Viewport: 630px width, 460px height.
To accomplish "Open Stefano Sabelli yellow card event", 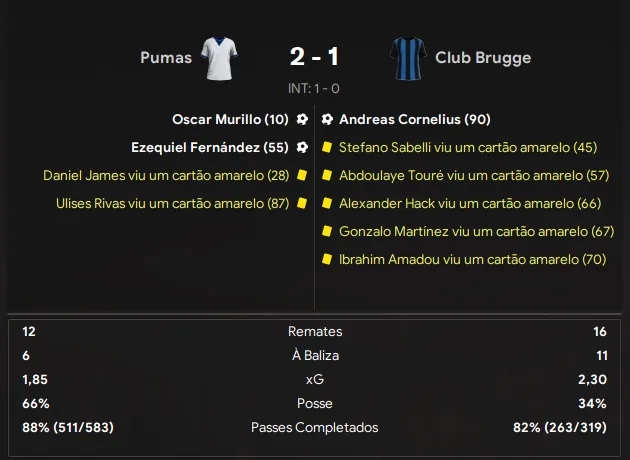I will click(468, 147).
